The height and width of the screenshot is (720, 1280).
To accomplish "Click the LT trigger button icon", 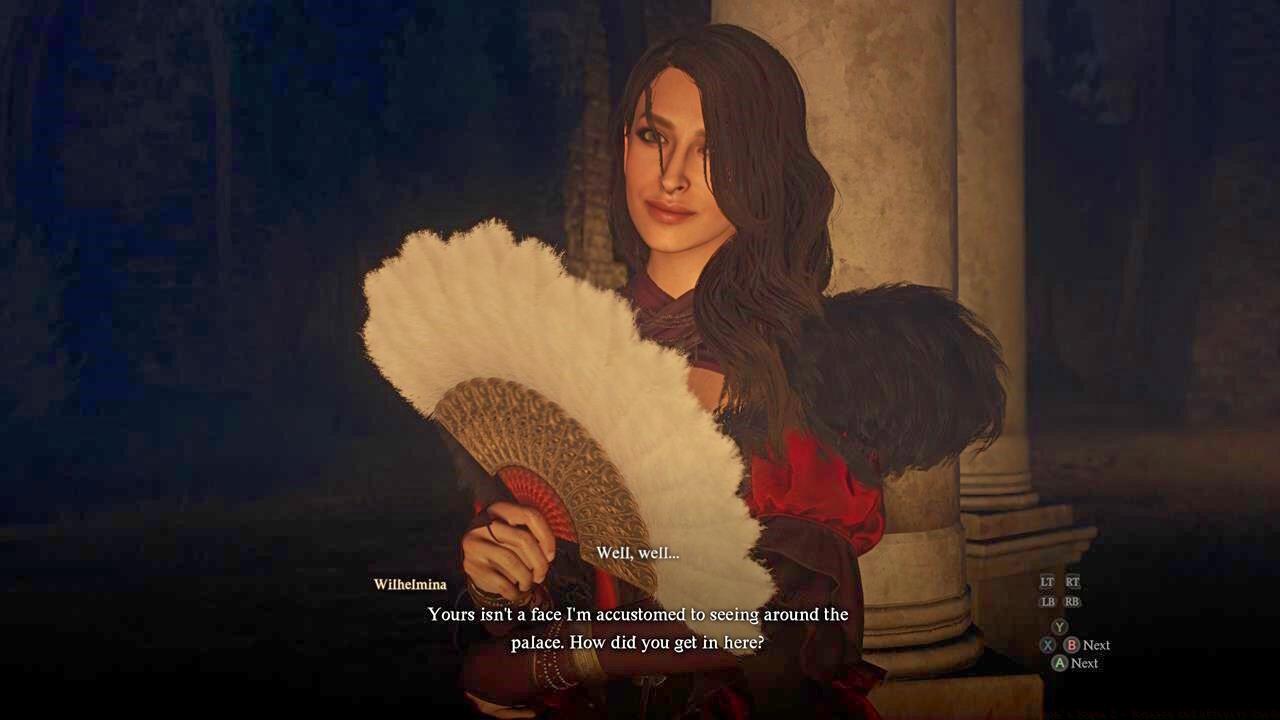I will 1048,581.
